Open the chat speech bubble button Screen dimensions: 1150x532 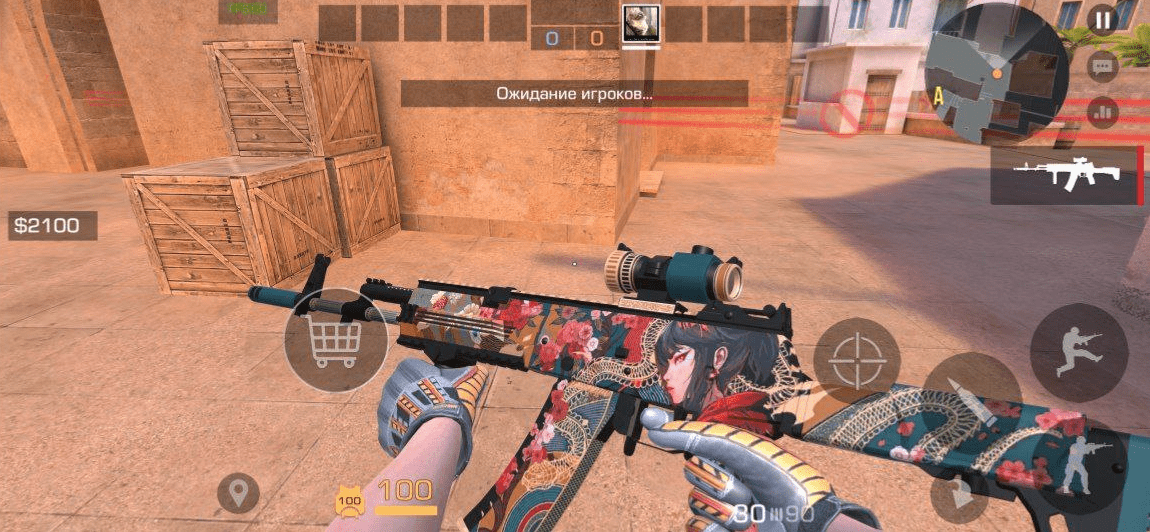[1102, 67]
